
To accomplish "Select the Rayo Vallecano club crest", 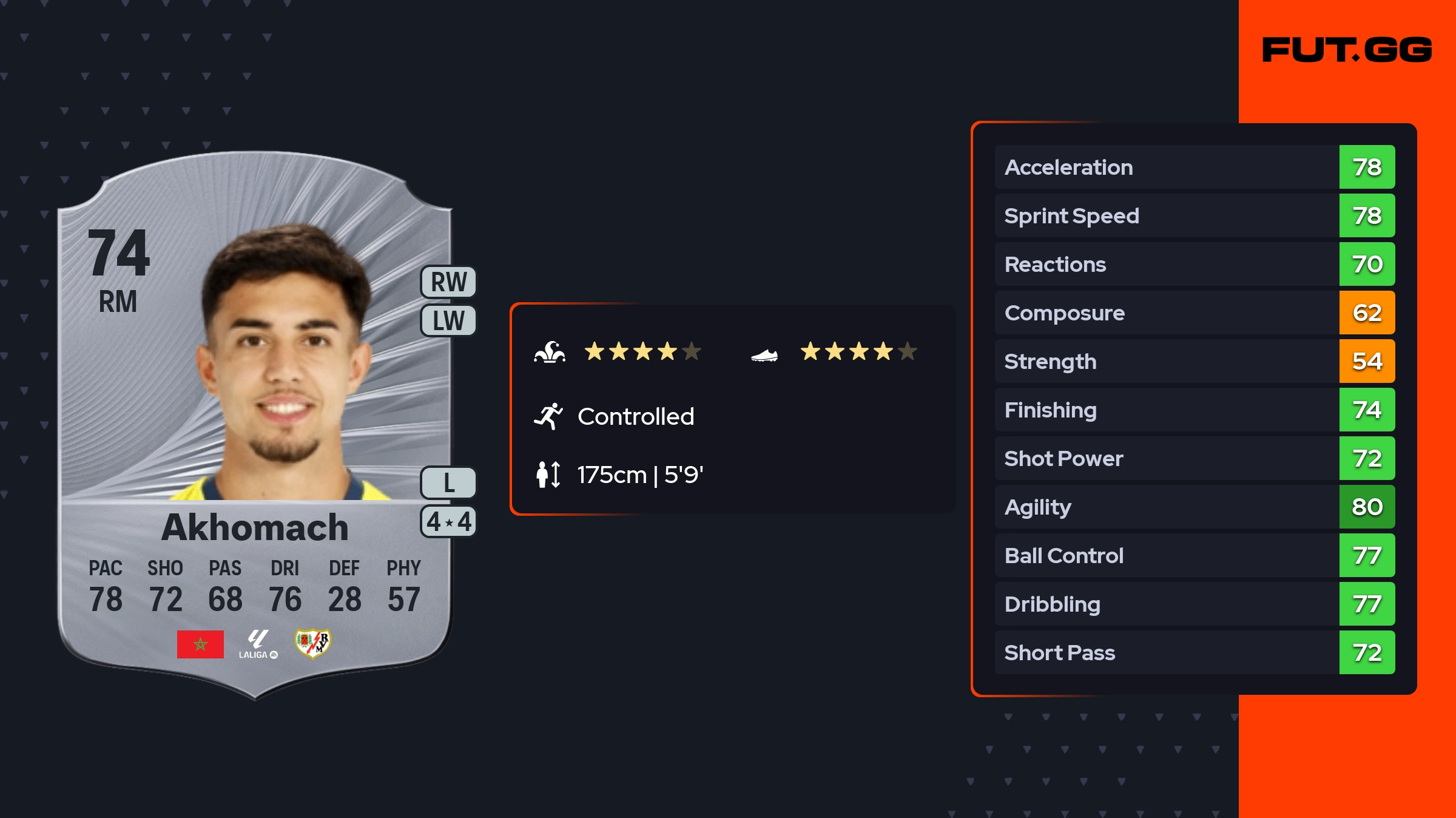I will [x=312, y=643].
